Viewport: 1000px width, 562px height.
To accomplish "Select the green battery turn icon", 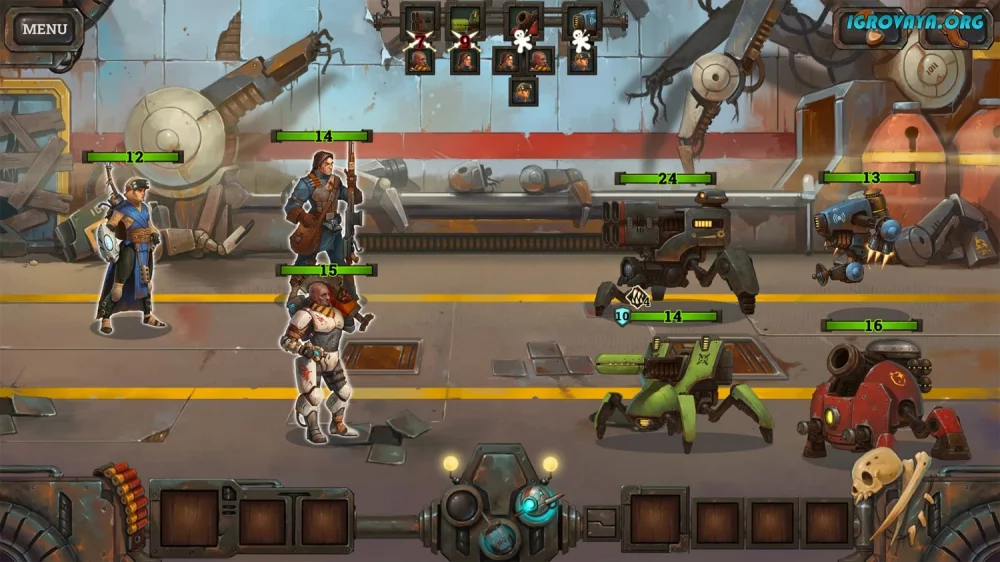I will (465, 20).
